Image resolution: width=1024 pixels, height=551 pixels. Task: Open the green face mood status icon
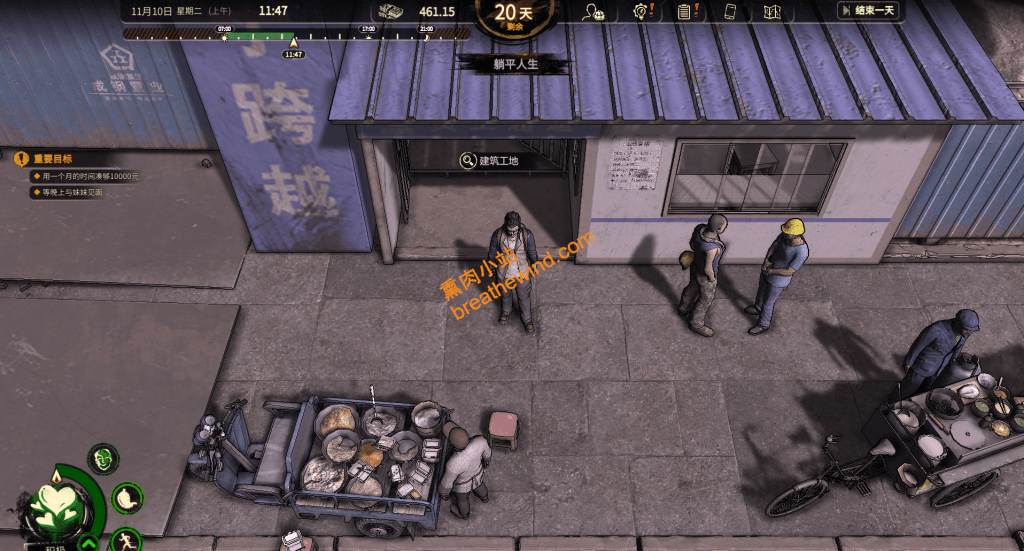(103, 459)
